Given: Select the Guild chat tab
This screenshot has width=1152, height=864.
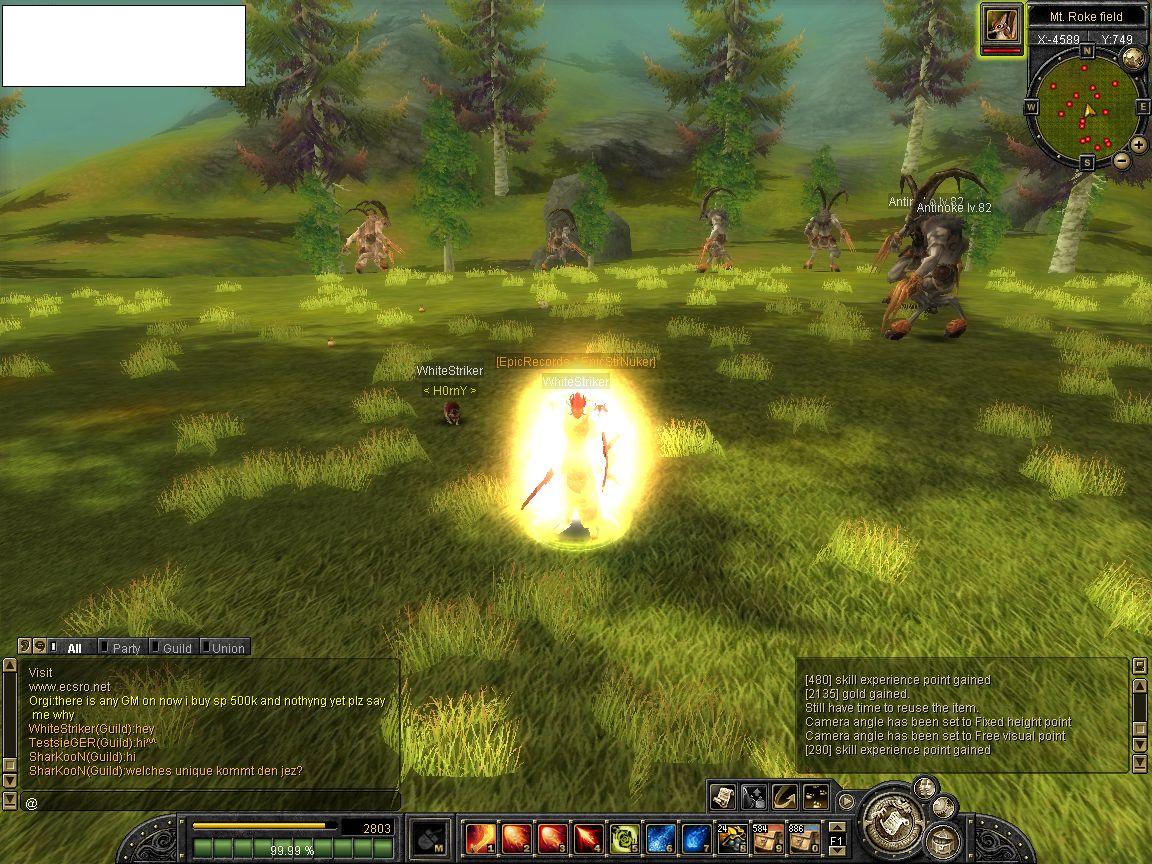Looking at the screenshot, I should [x=176, y=648].
